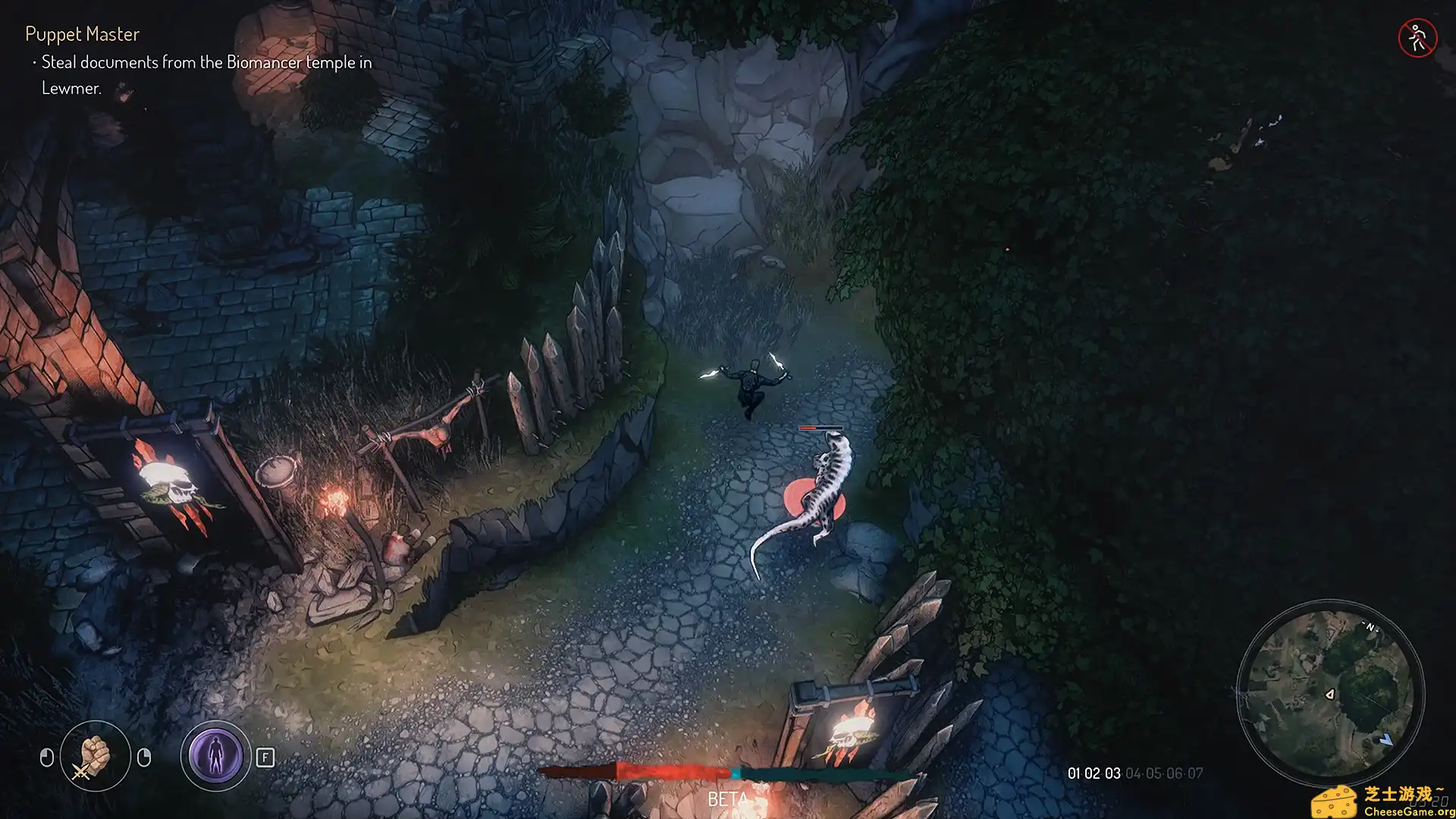Toggle the Puppet Master quest tracking

[81, 34]
